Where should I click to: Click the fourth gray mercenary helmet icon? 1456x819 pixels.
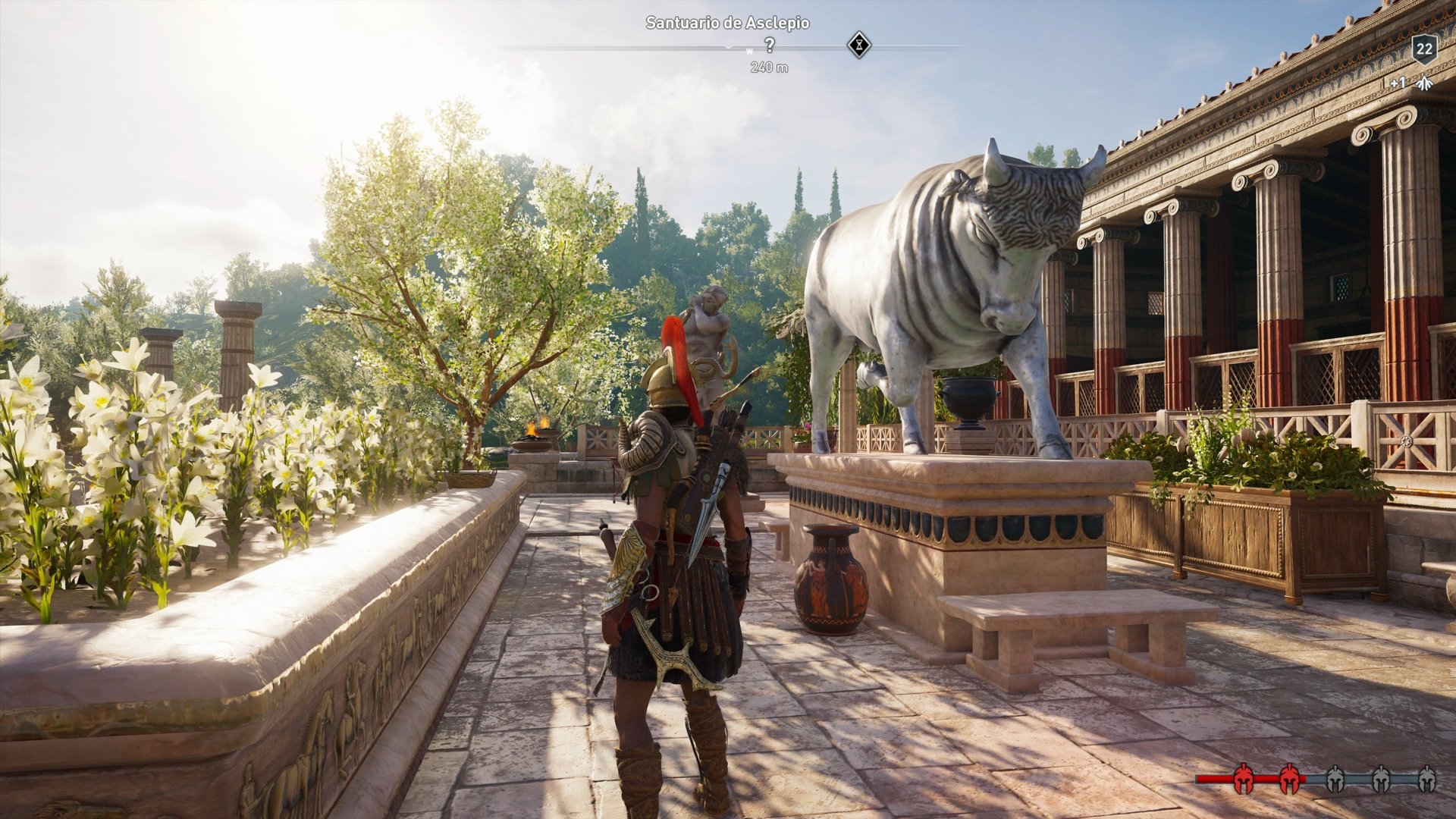pyautogui.click(x=1380, y=779)
